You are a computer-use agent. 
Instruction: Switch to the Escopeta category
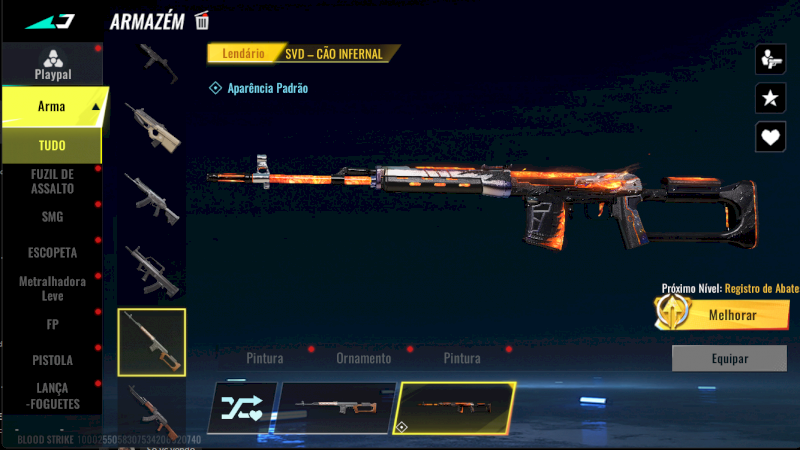[x=52, y=252]
